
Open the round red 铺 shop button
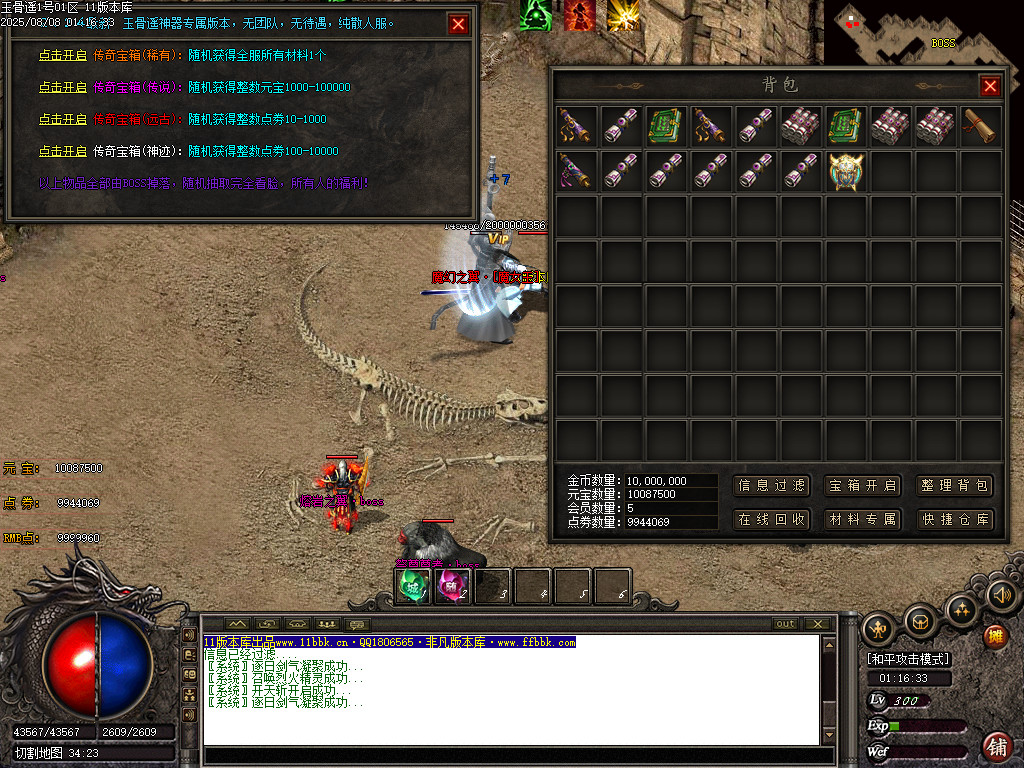tap(997, 746)
